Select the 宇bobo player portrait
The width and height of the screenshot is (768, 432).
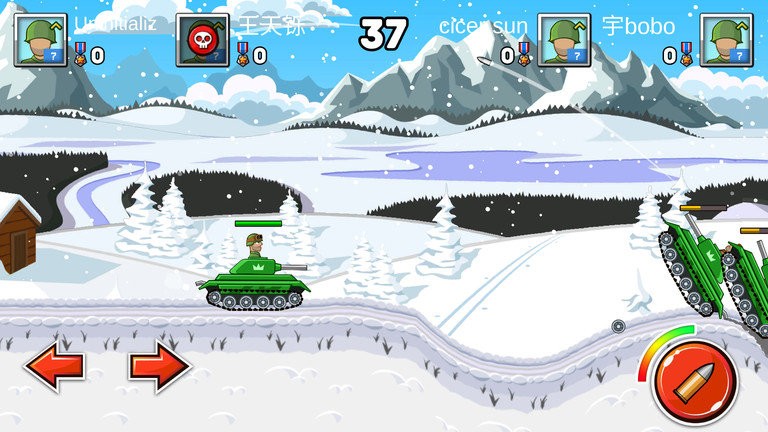(x=726, y=41)
